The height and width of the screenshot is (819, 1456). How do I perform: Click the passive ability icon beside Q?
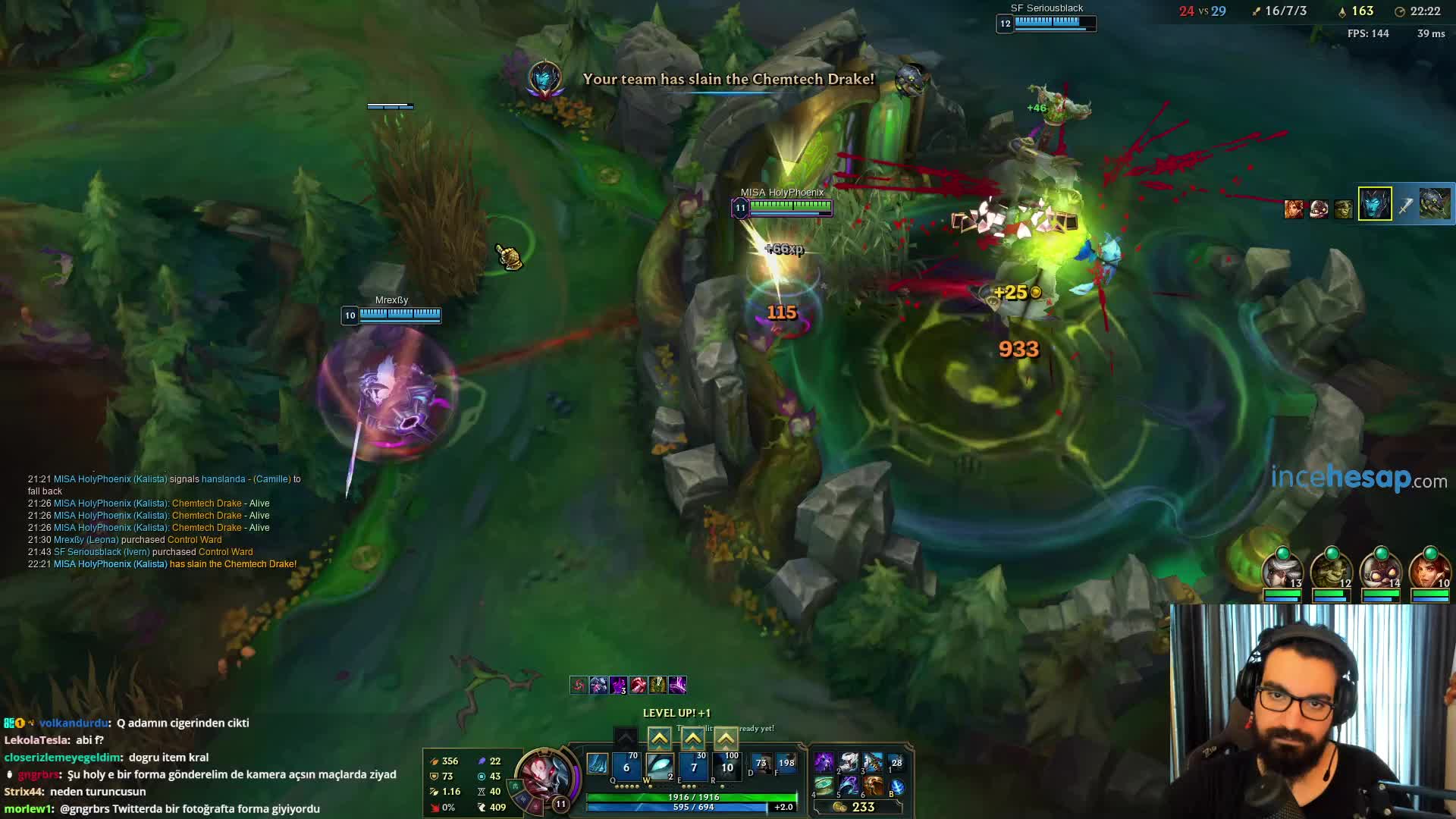pos(598,764)
